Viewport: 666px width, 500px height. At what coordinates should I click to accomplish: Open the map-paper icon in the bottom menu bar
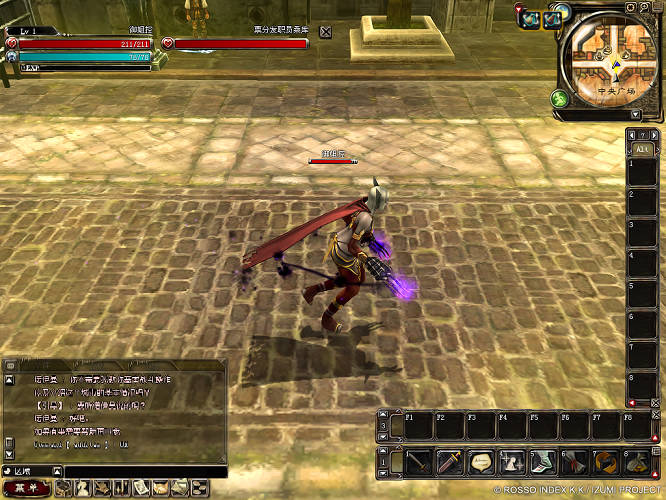pos(140,488)
